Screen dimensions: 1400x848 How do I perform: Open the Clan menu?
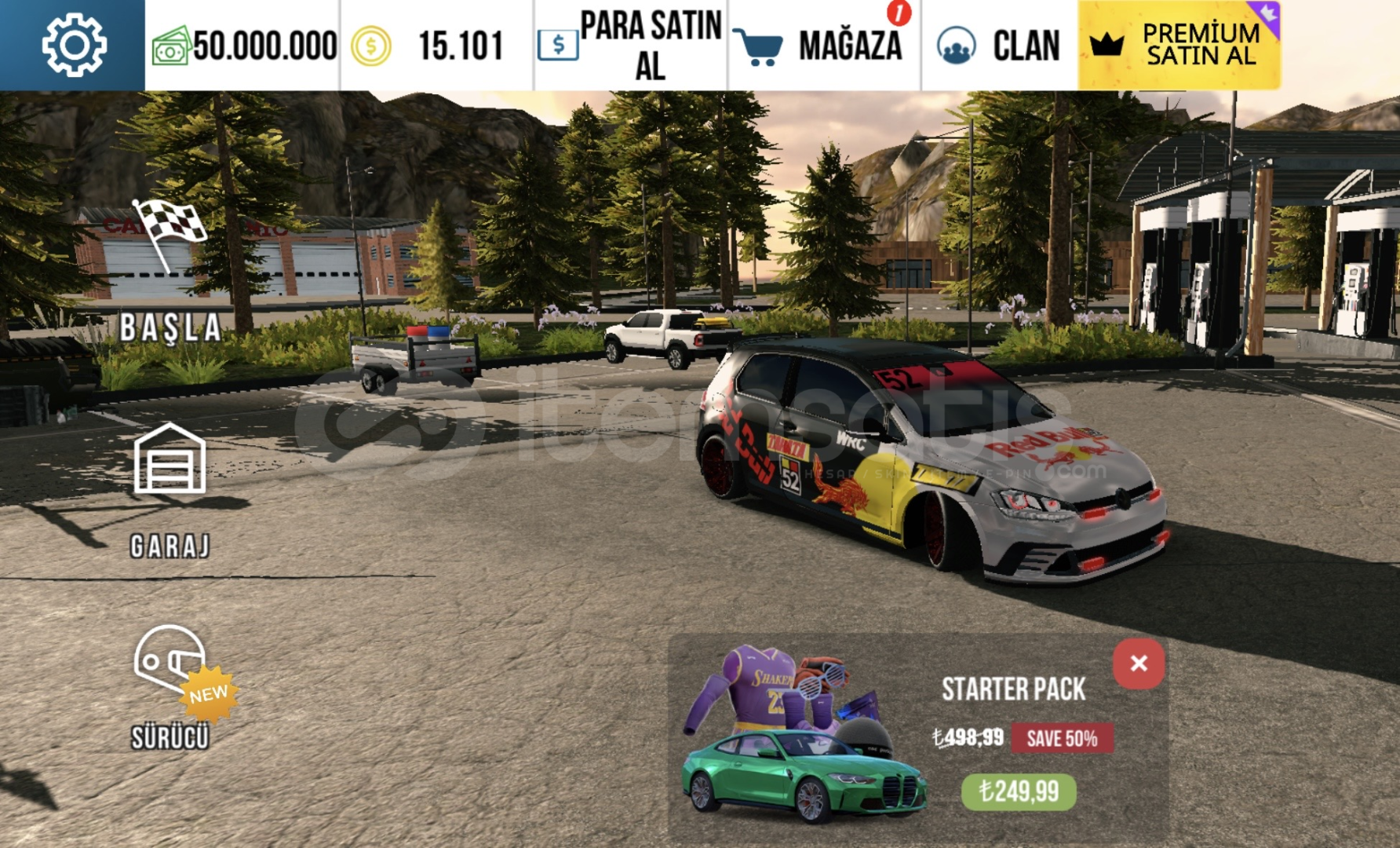click(x=999, y=46)
